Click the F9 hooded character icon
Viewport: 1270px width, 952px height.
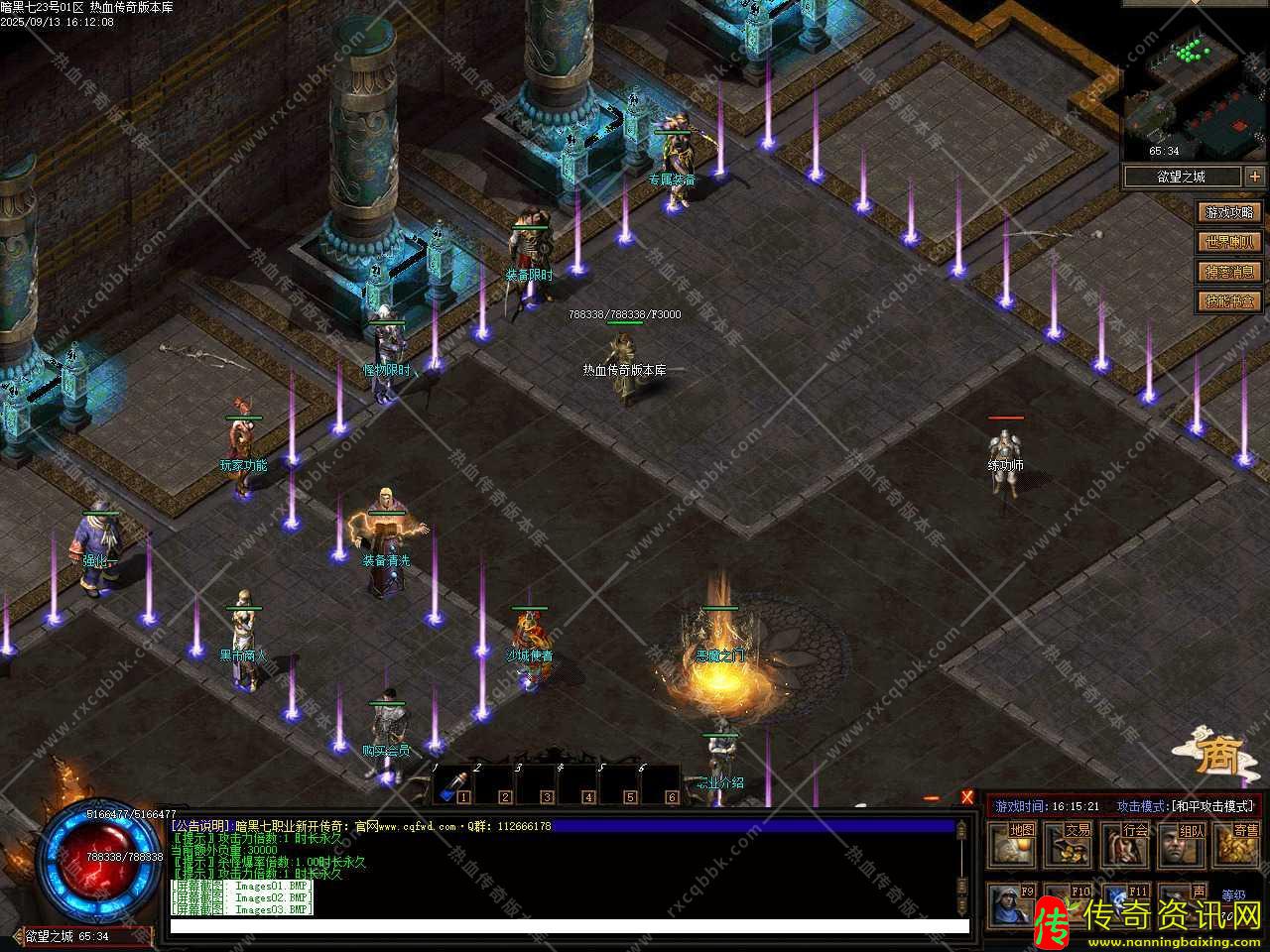click(x=1010, y=903)
